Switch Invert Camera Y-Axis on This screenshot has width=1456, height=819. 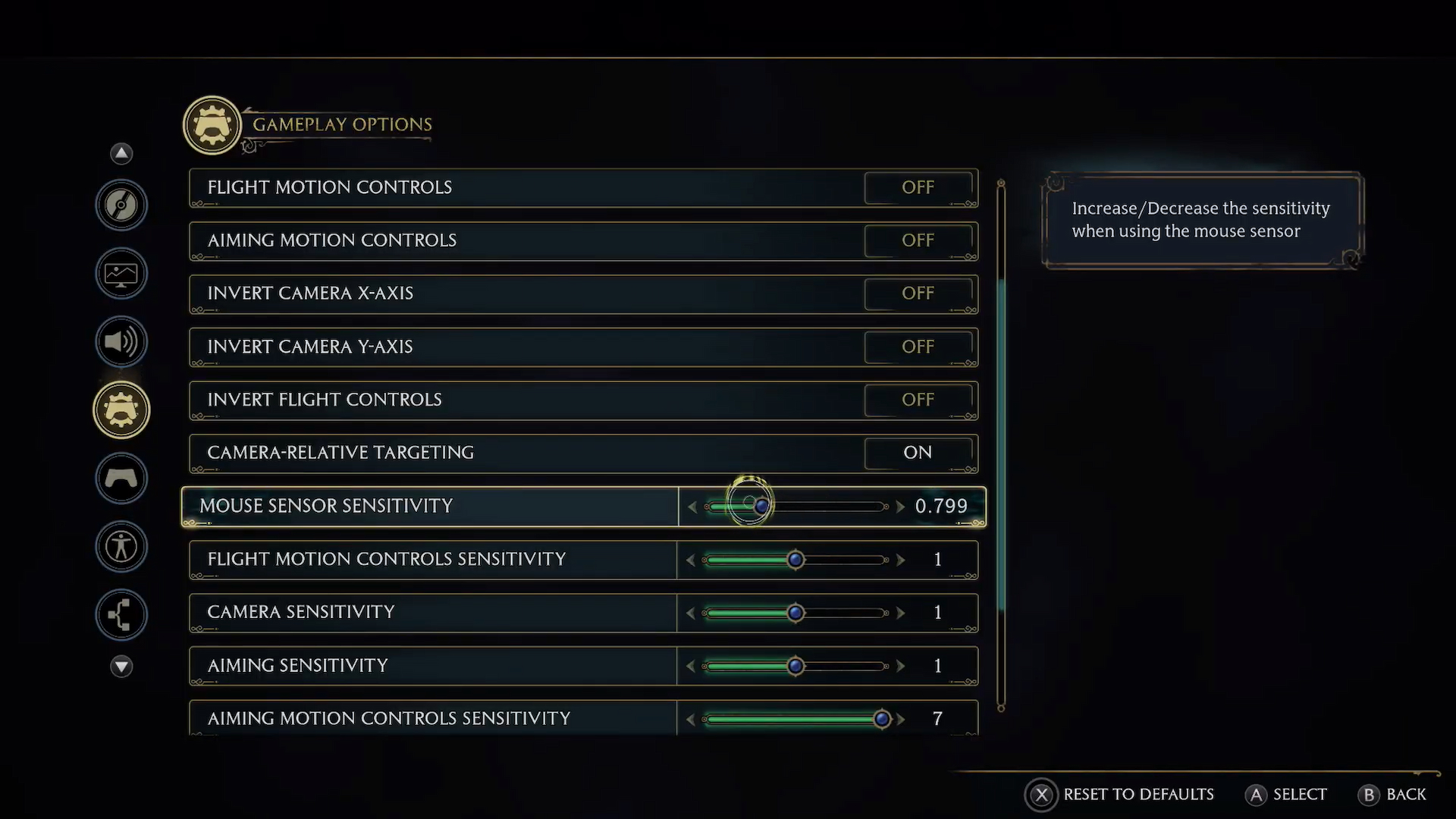tap(918, 347)
